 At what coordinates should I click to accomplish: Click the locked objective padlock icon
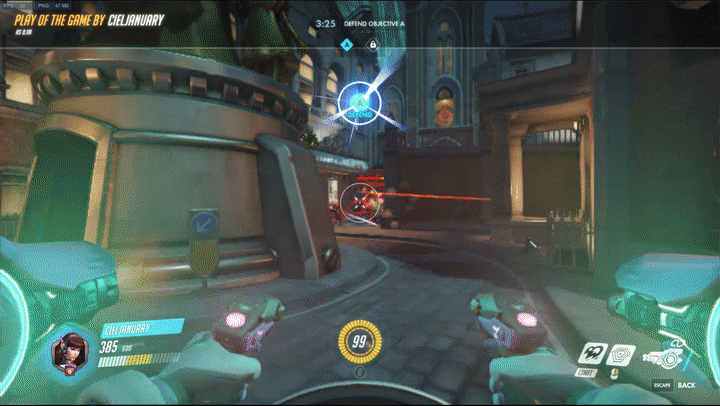pyautogui.click(x=372, y=44)
